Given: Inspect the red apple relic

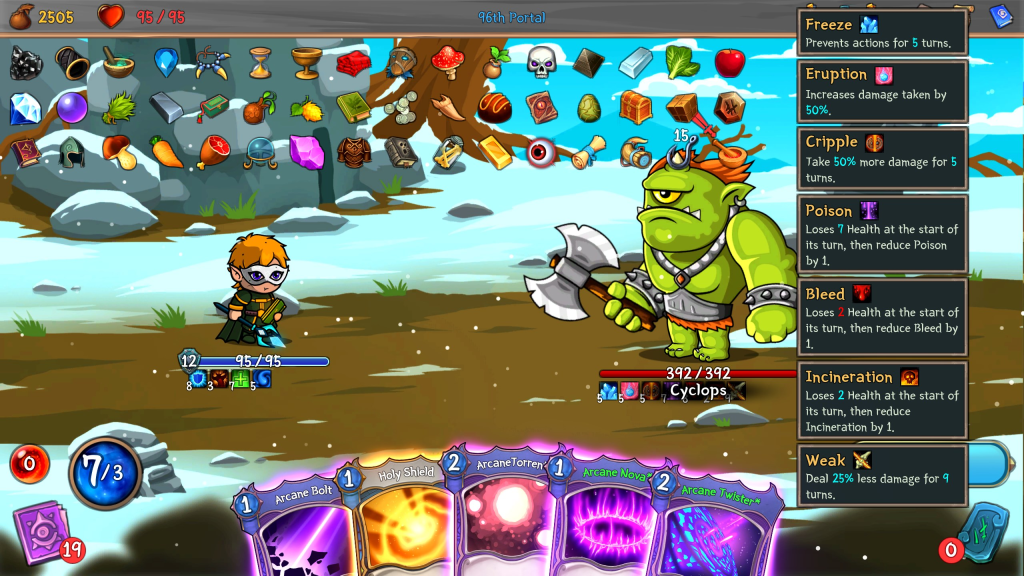Looking at the screenshot, I should click(729, 62).
